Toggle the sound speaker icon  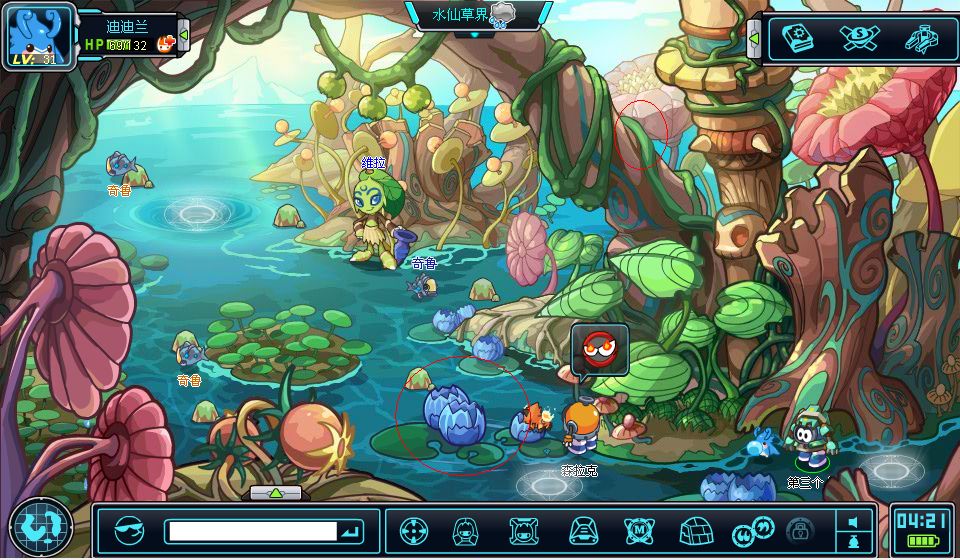(x=852, y=522)
